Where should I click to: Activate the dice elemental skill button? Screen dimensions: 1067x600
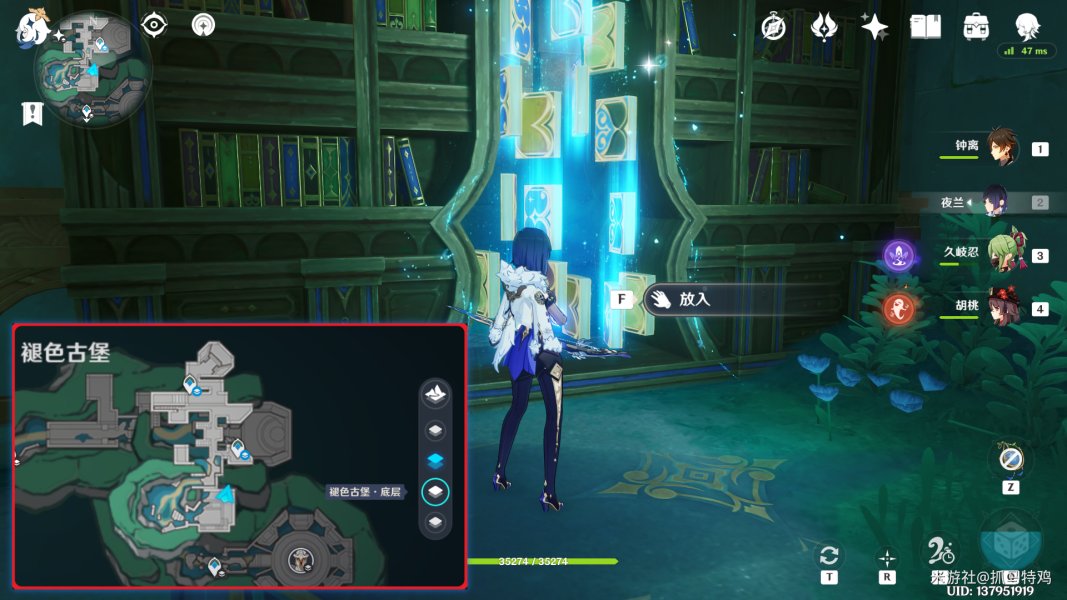1010,540
